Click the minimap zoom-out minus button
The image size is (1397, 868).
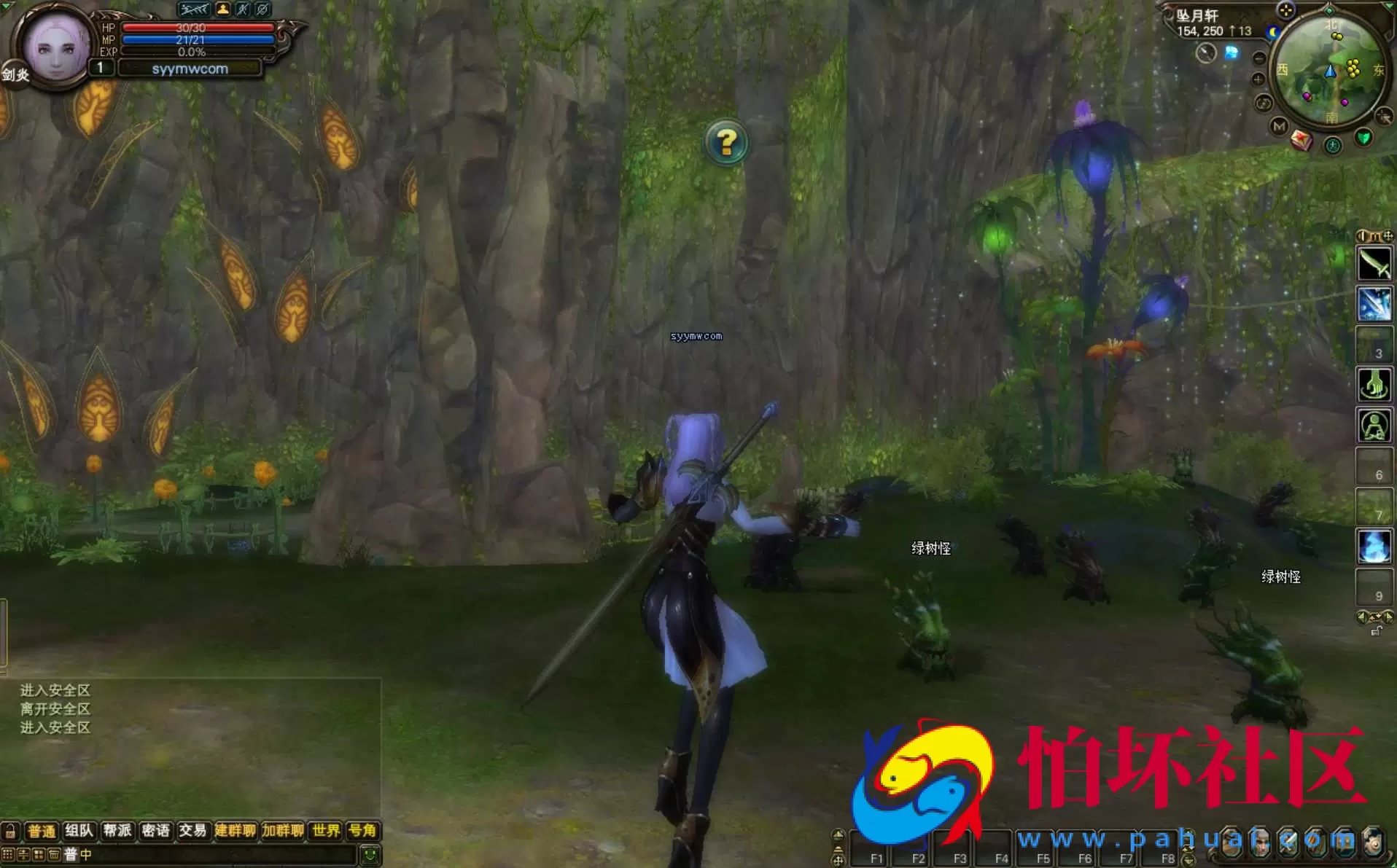1258,58
